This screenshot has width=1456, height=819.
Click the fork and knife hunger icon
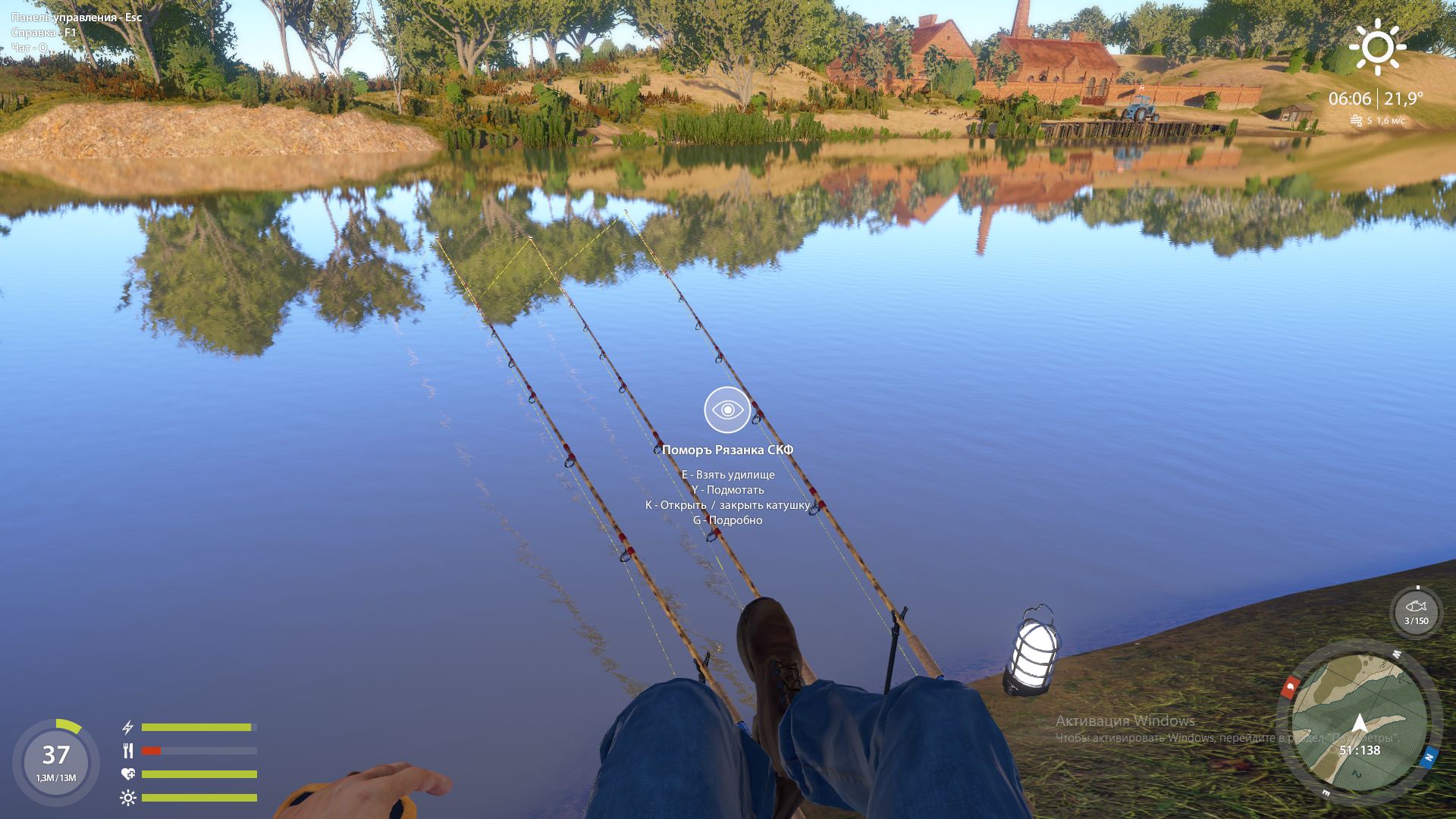pyautogui.click(x=127, y=752)
